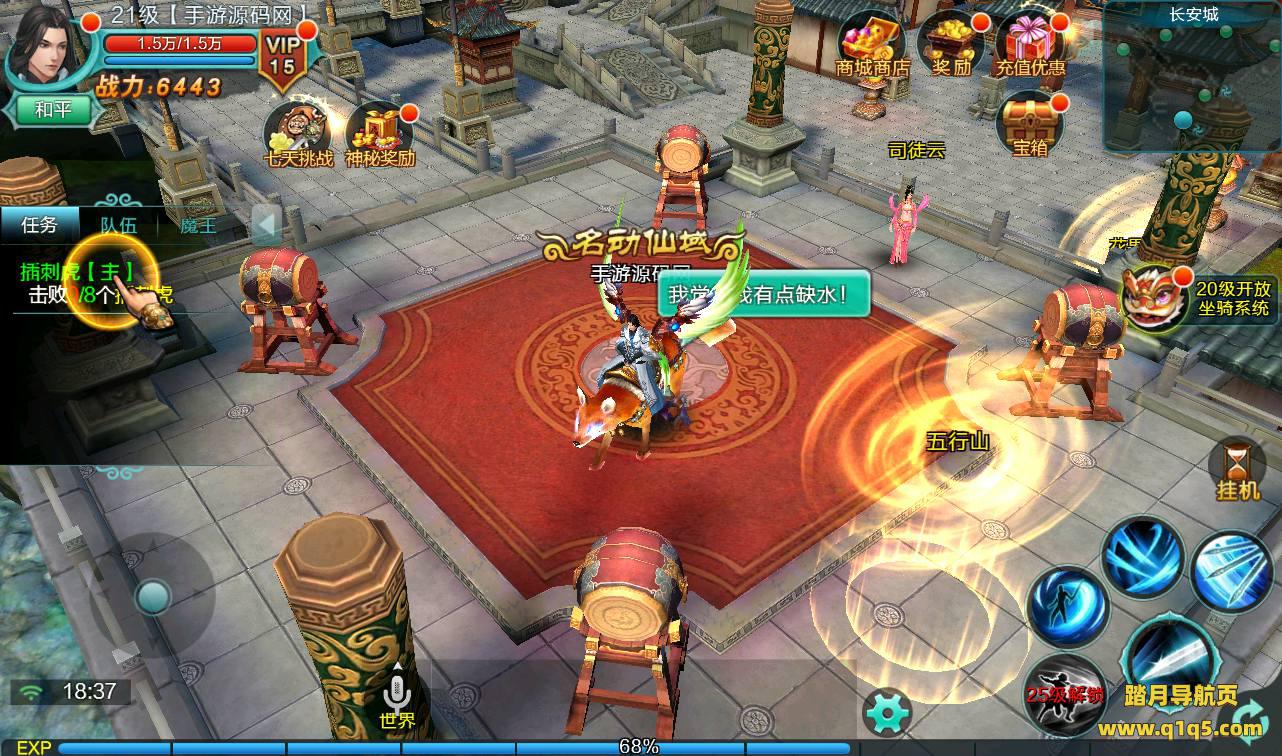Image resolution: width=1282 pixels, height=756 pixels.
Task: Open the 商城商店 shop
Action: pos(871,46)
